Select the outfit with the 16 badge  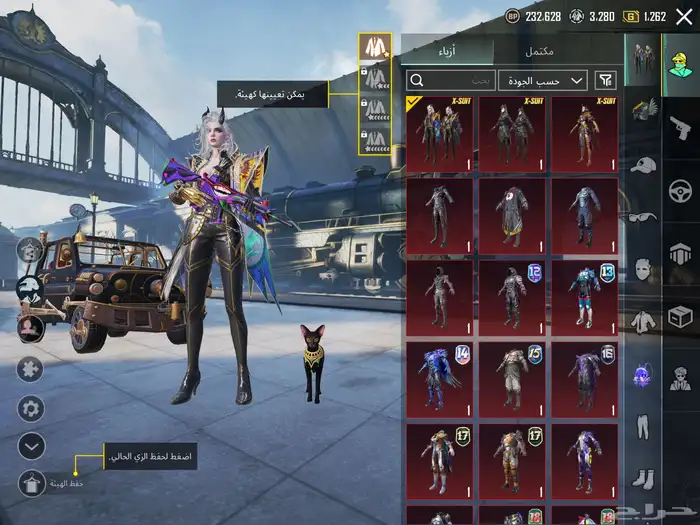pyautogui.click(x=584, y=378)
